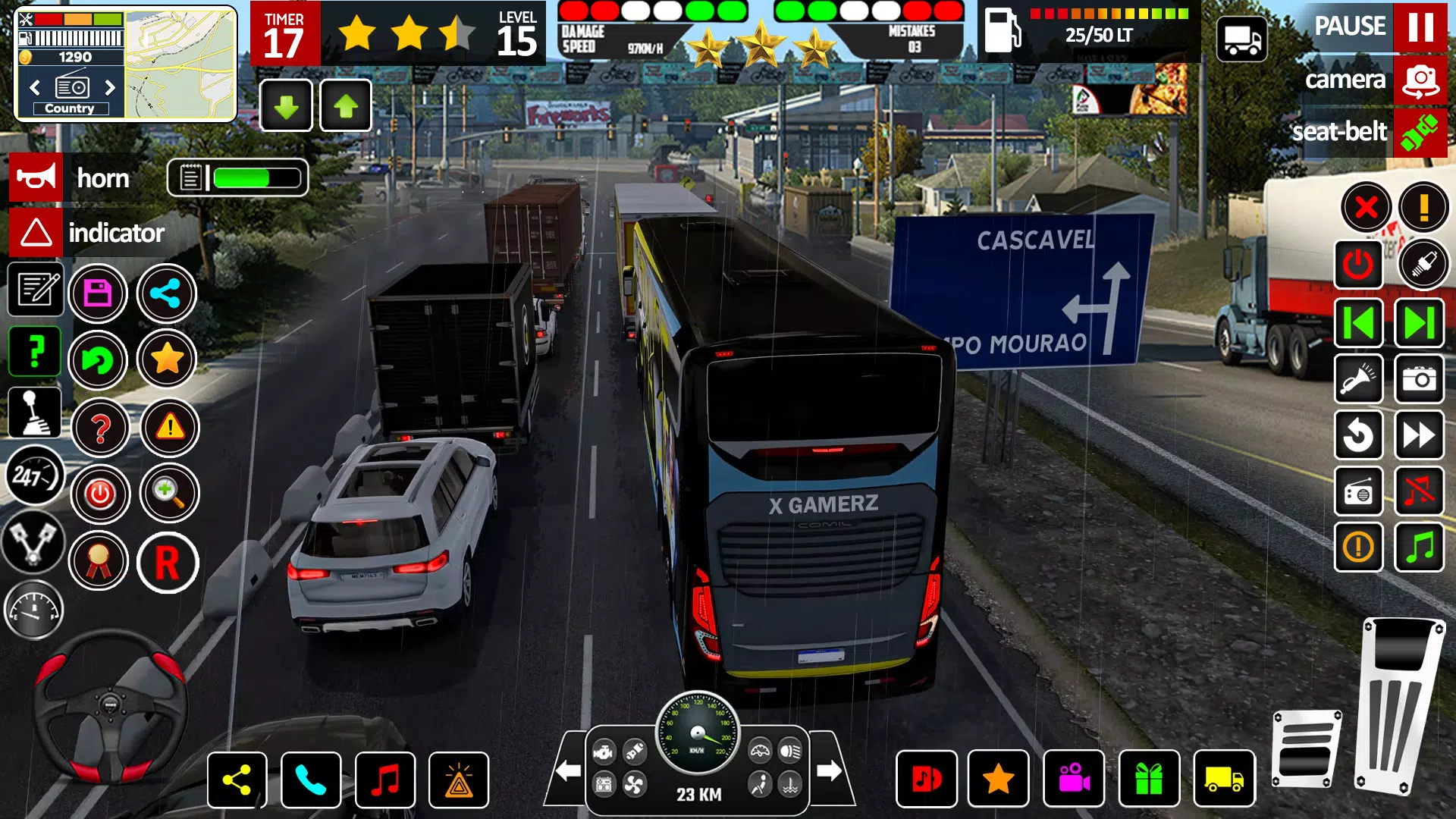
Task: Skip to the next track
Action: tap(1419, 323)
